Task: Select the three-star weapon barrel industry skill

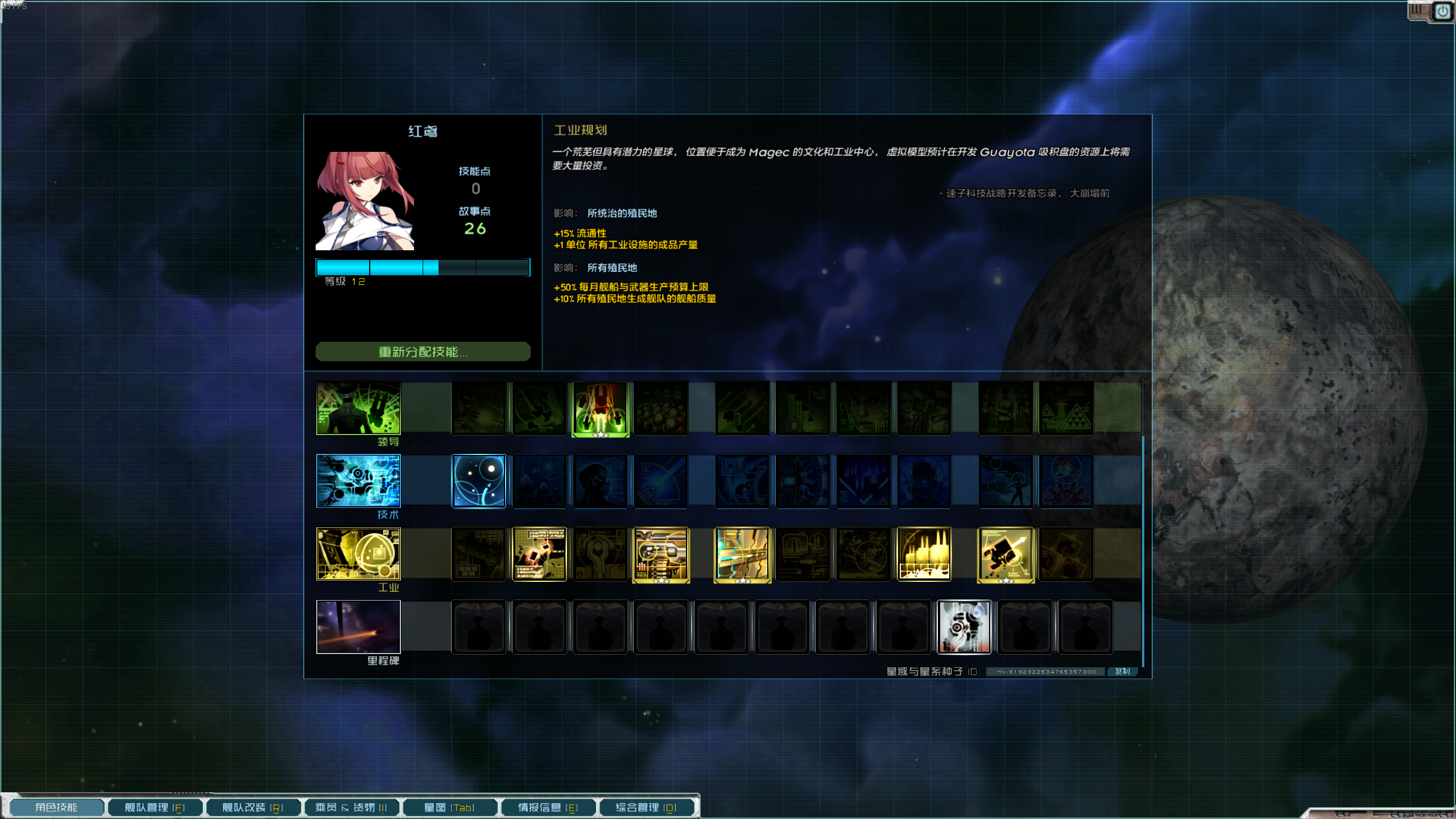Action: (x=660, y=554)
